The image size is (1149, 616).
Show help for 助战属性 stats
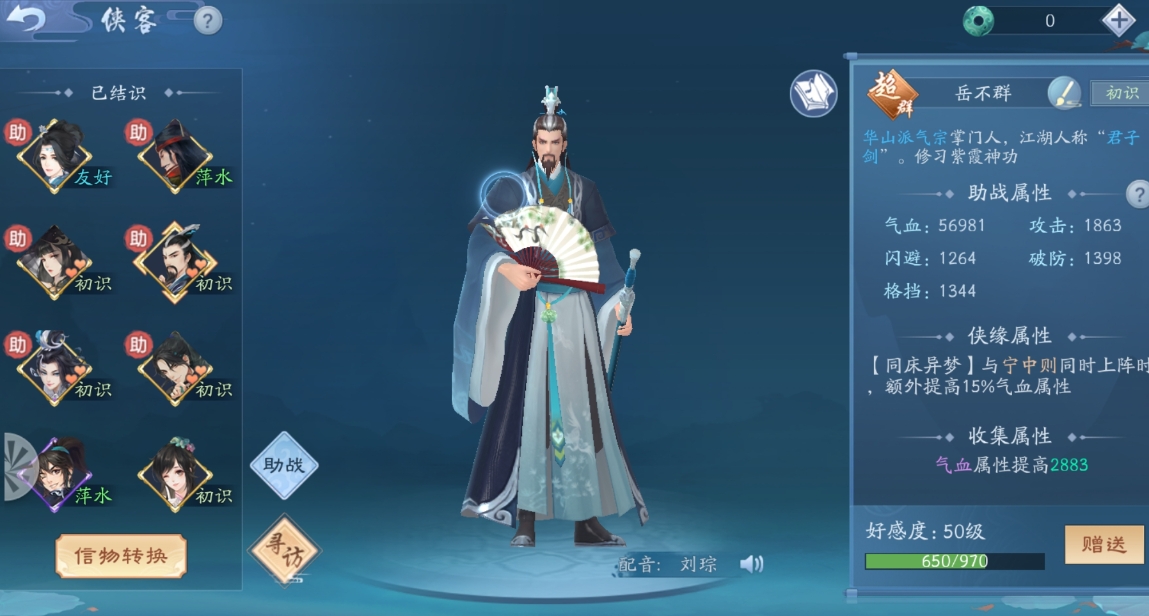pos(1136,193)
